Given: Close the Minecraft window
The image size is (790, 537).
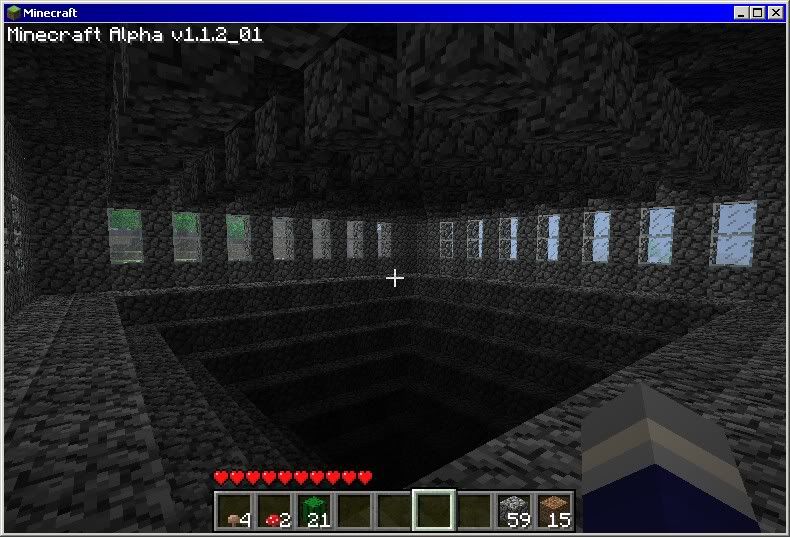Looking at the screenshot, I should click(x=775, y=12).
